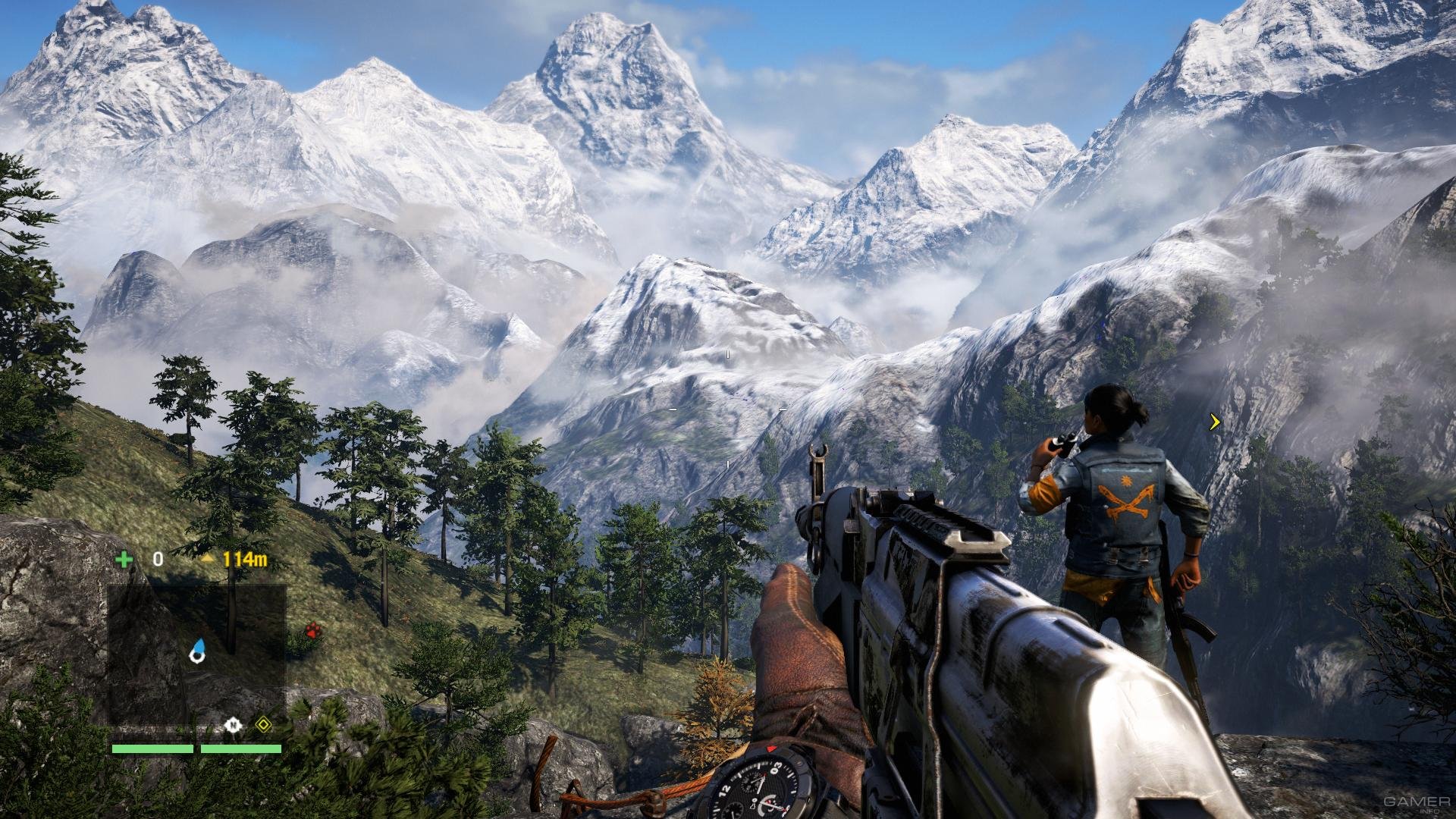
Task: Click the white north compass marker
Action: 233,726
